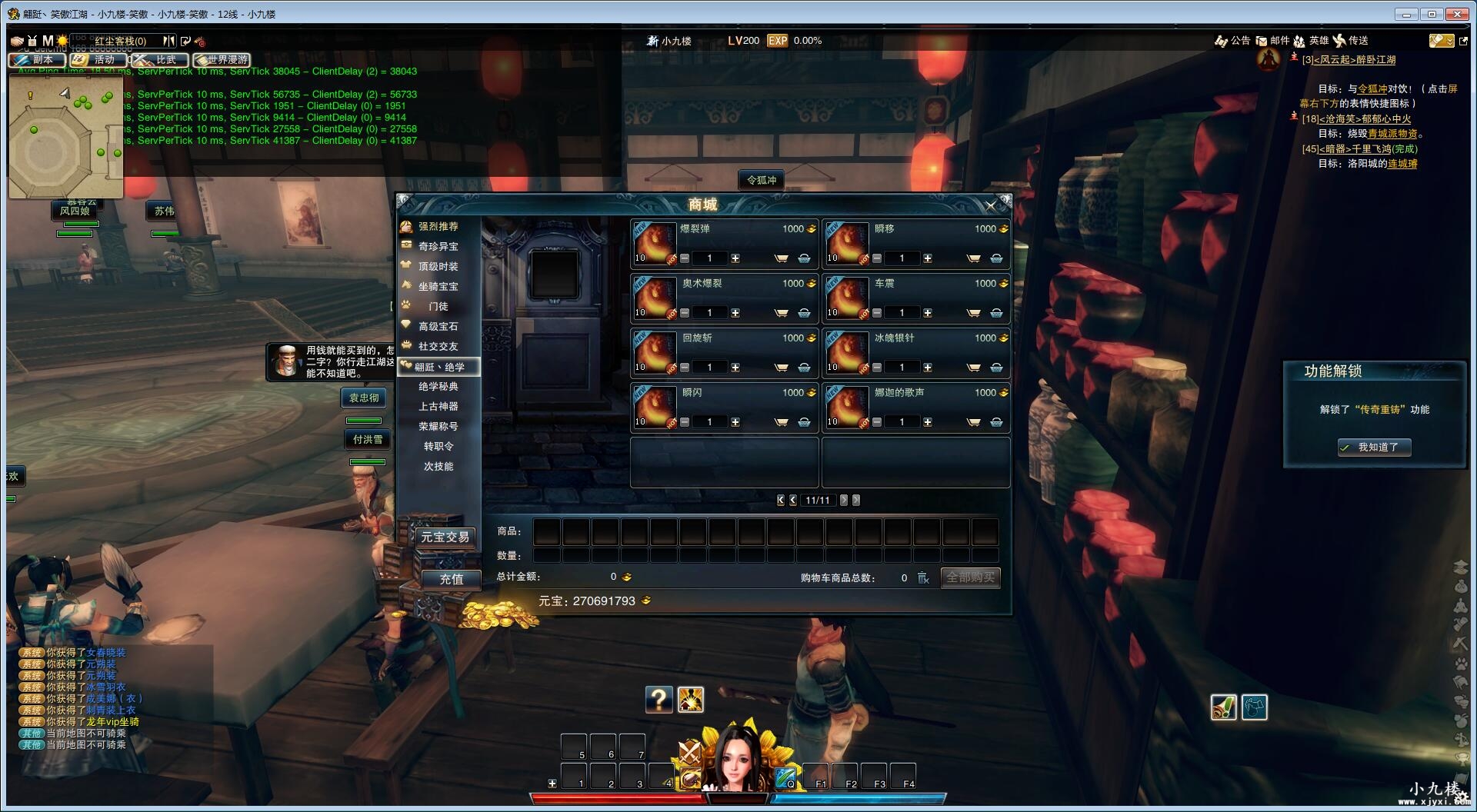Open the 奇珍异宝 shop category

point(438,247)
